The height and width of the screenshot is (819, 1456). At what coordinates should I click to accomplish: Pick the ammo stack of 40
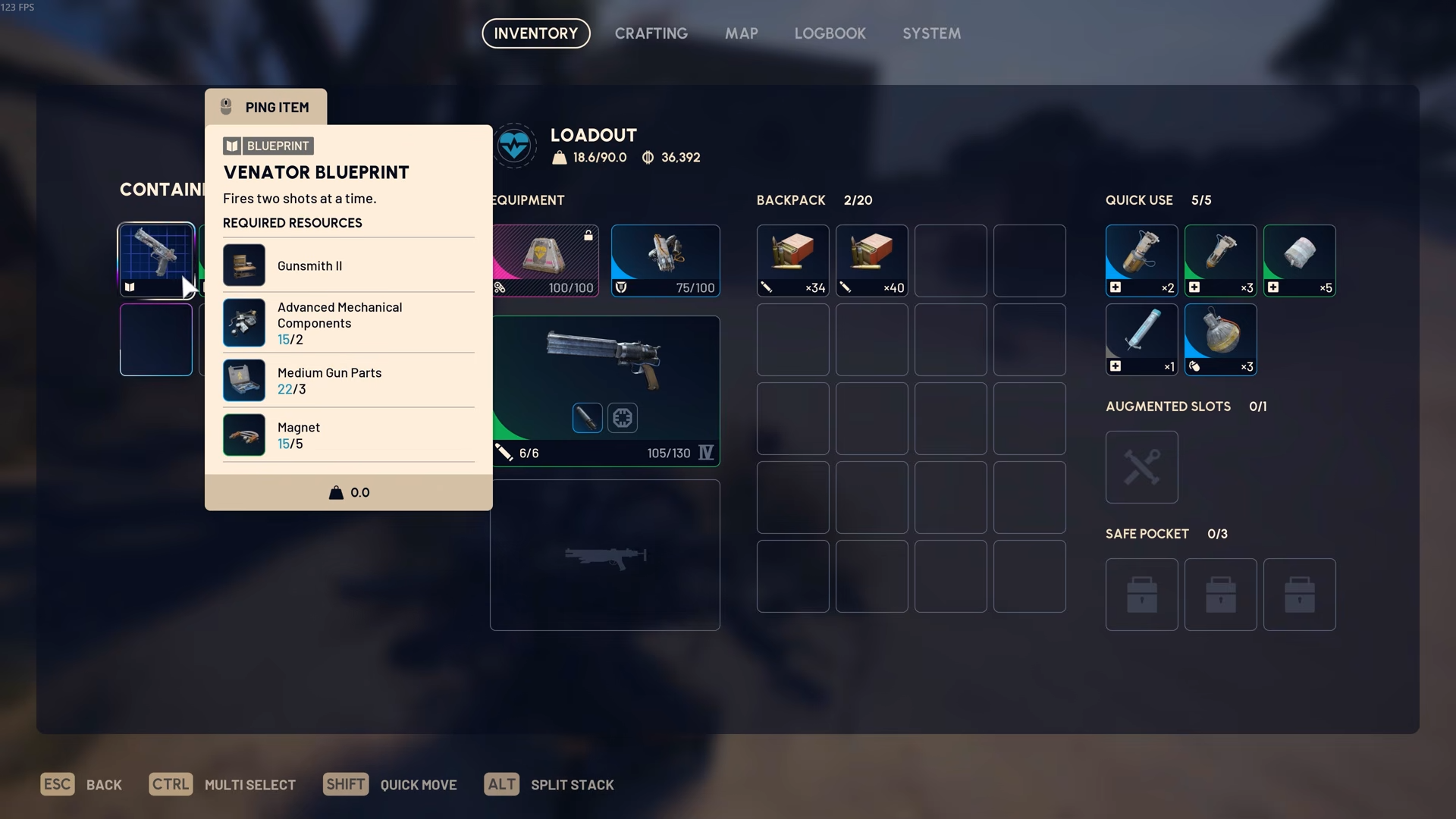[x=871, y=260]
